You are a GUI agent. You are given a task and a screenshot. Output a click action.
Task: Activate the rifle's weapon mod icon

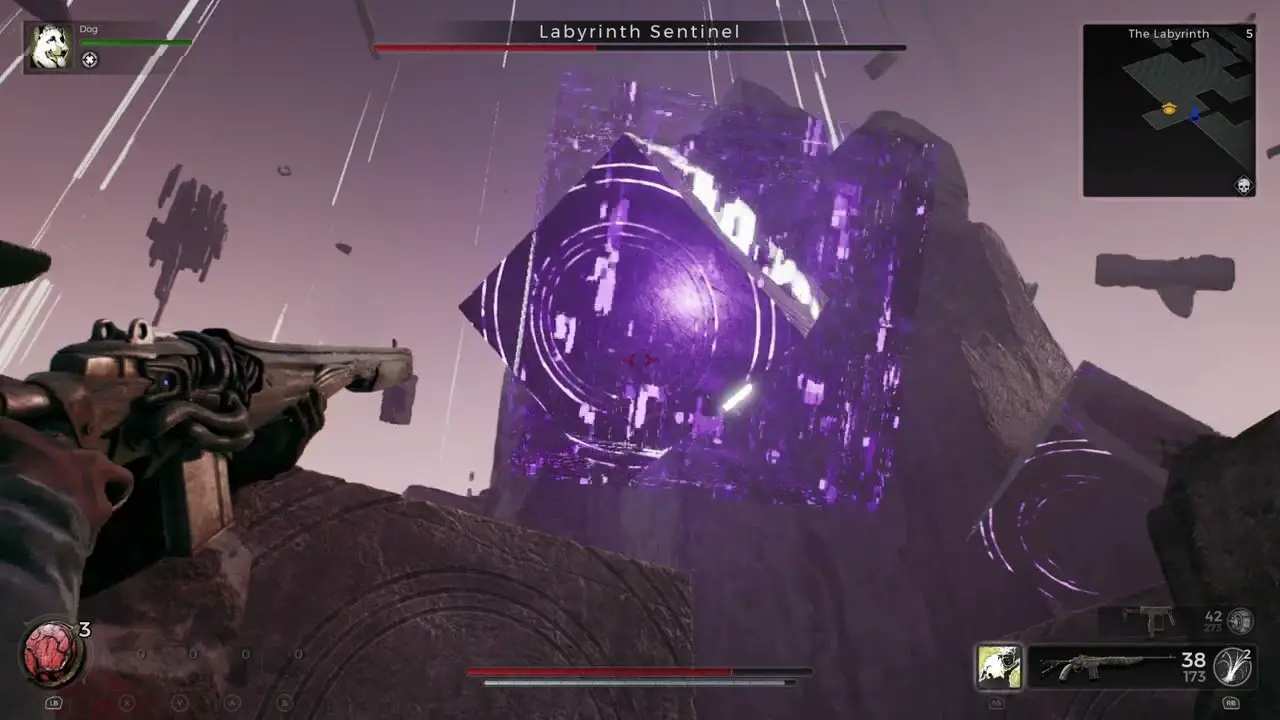click(1233, 667)
